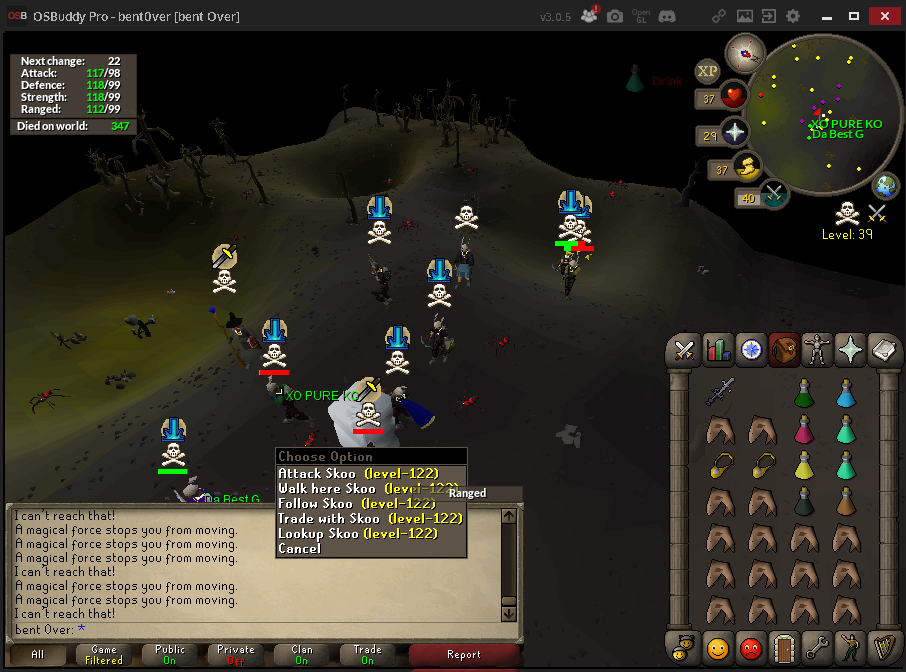This screenshot has width=906, height=672.
Task: Open the Combat Options tab
Action: 685,350
